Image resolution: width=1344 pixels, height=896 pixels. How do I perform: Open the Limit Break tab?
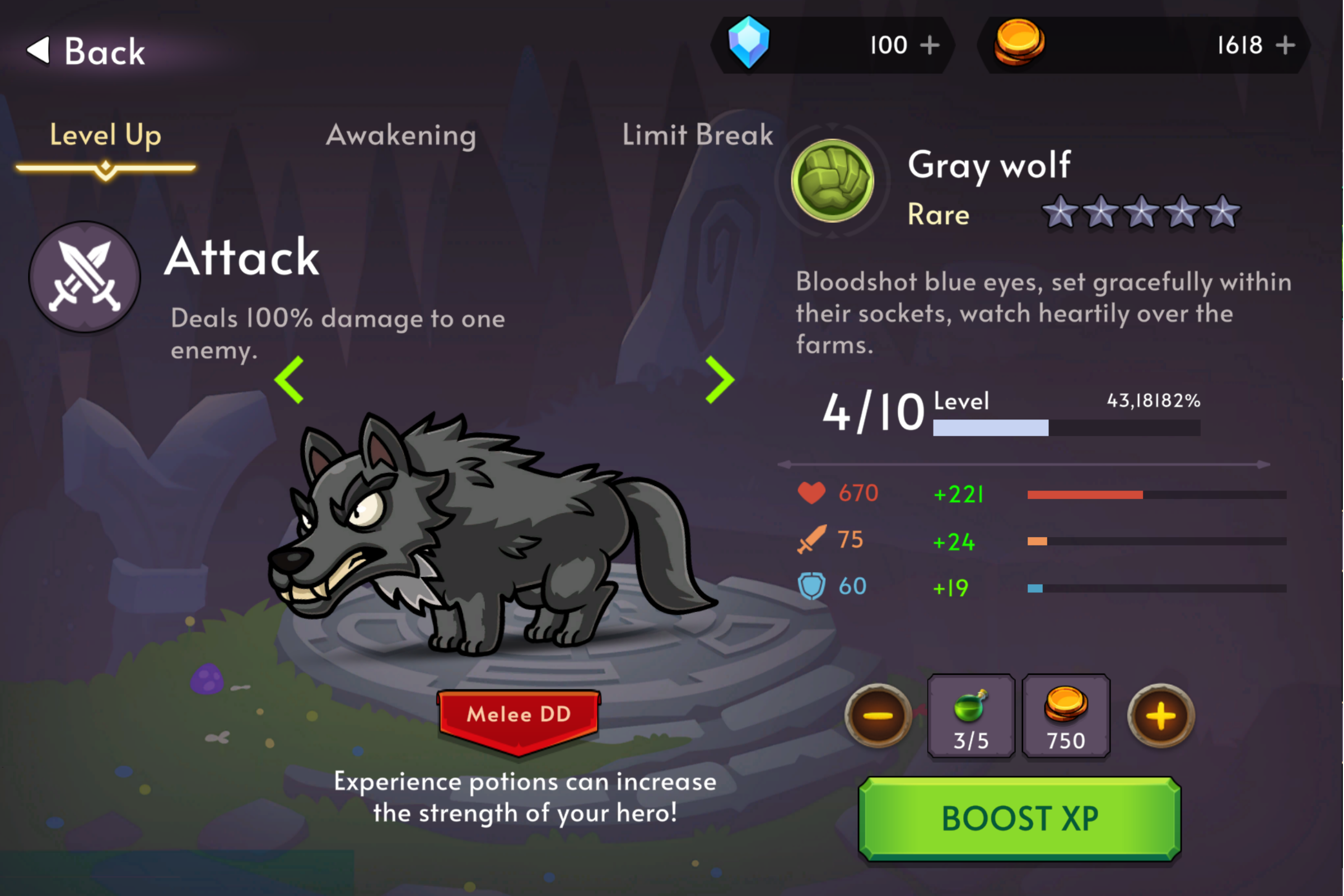[697, 136]
